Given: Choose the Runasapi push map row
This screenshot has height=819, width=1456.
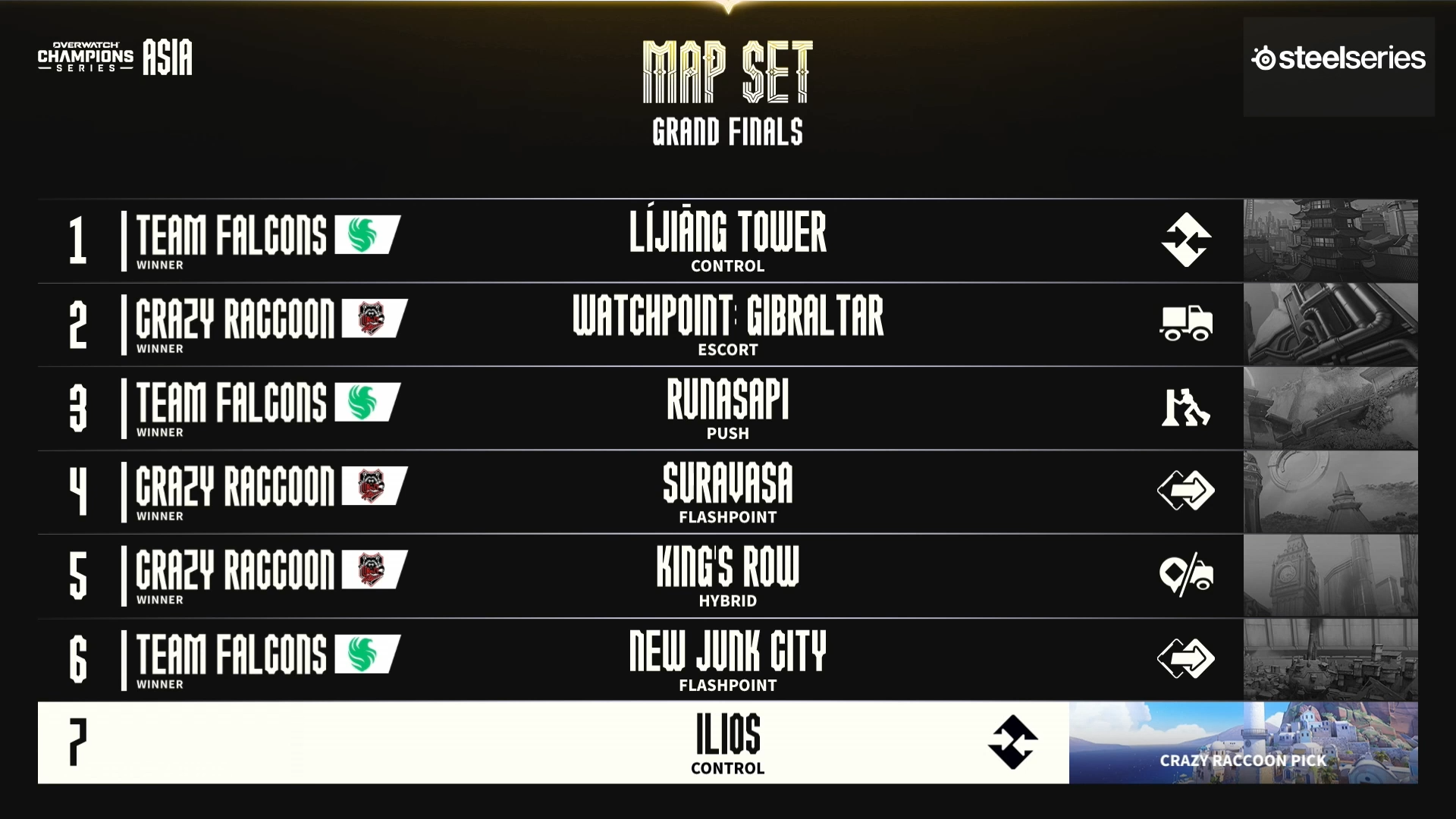Looking at the screenshot, I should pyautogui.click(x=726, y=408).
